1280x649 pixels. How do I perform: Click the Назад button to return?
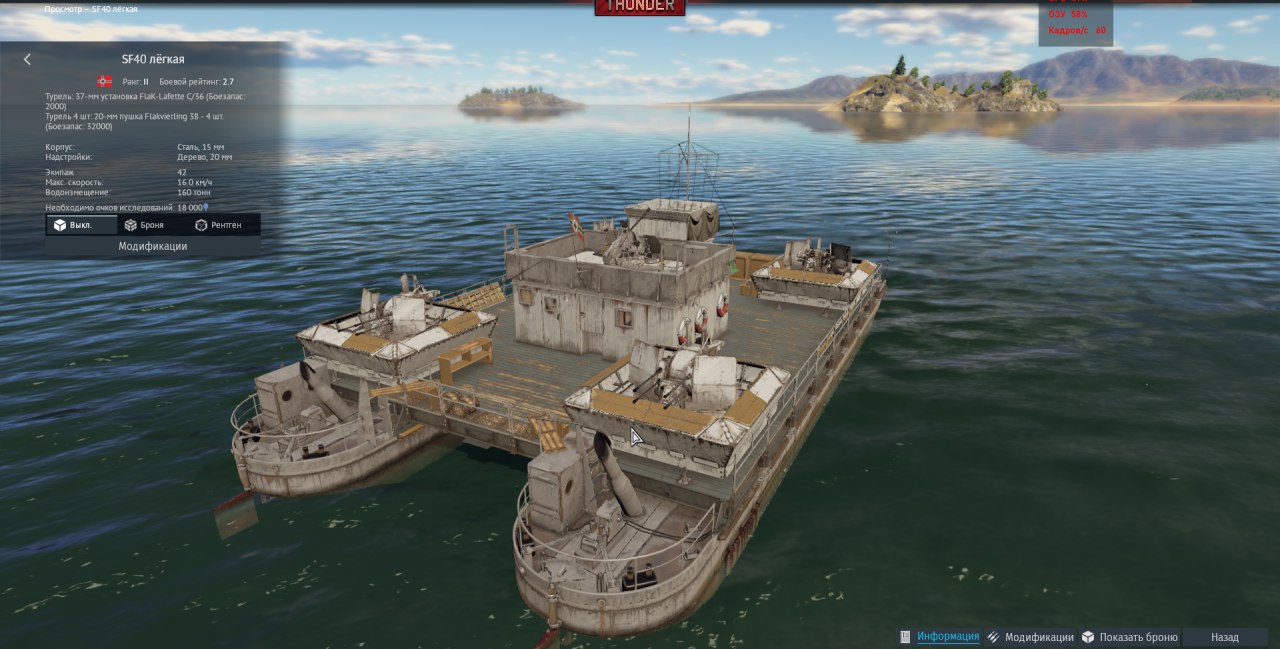[1224, 637]
